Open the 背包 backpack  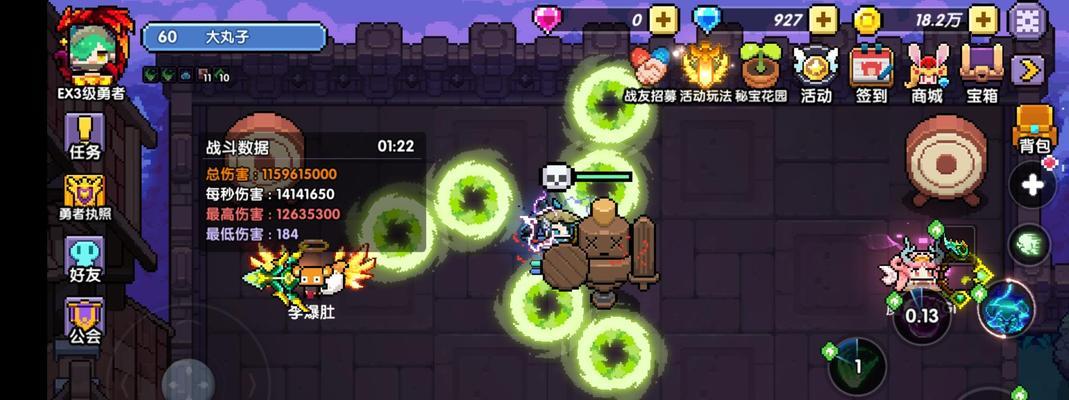tap(1034, 130)
